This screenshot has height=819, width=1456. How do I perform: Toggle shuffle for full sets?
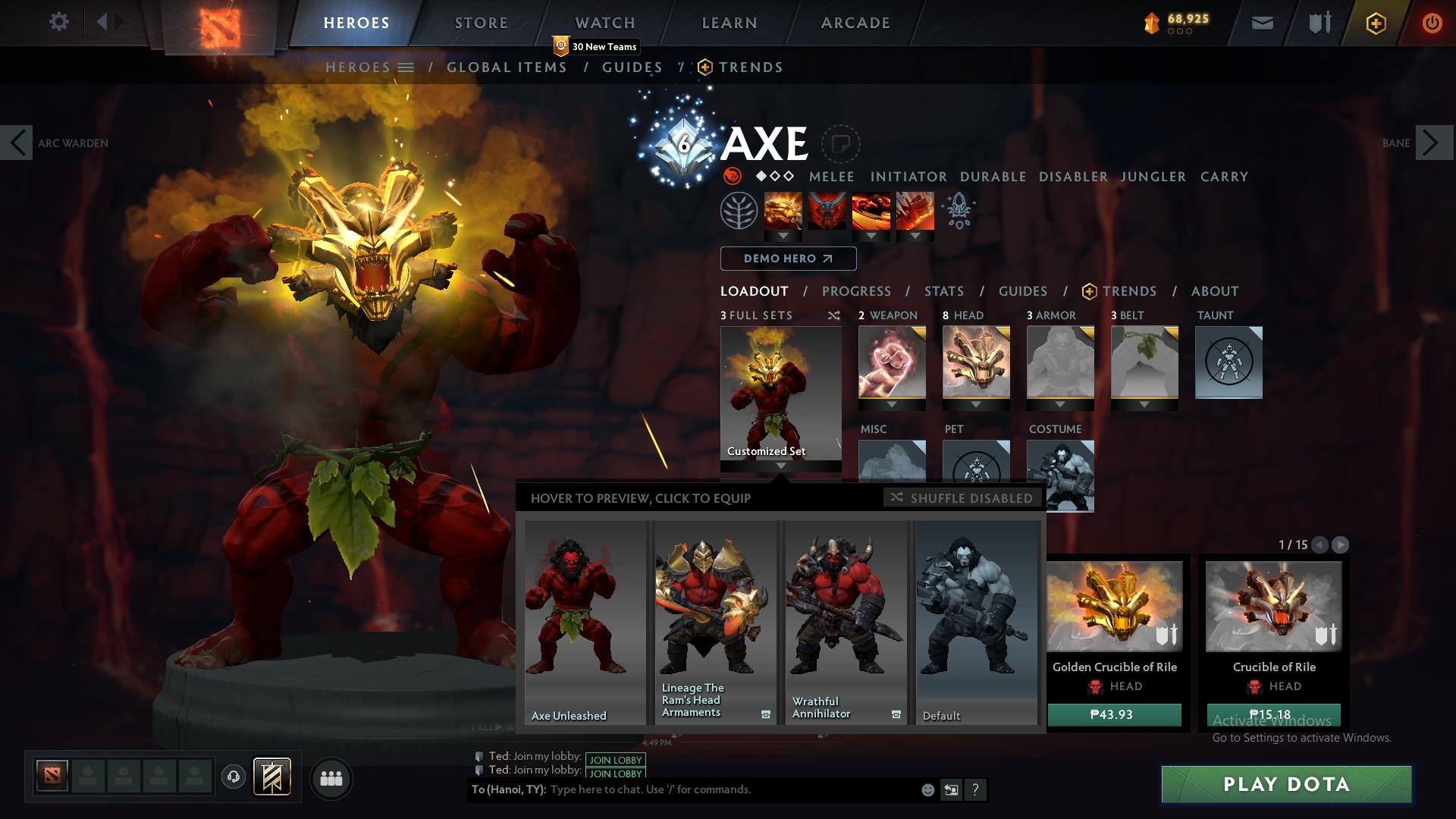tap(834, 315)
